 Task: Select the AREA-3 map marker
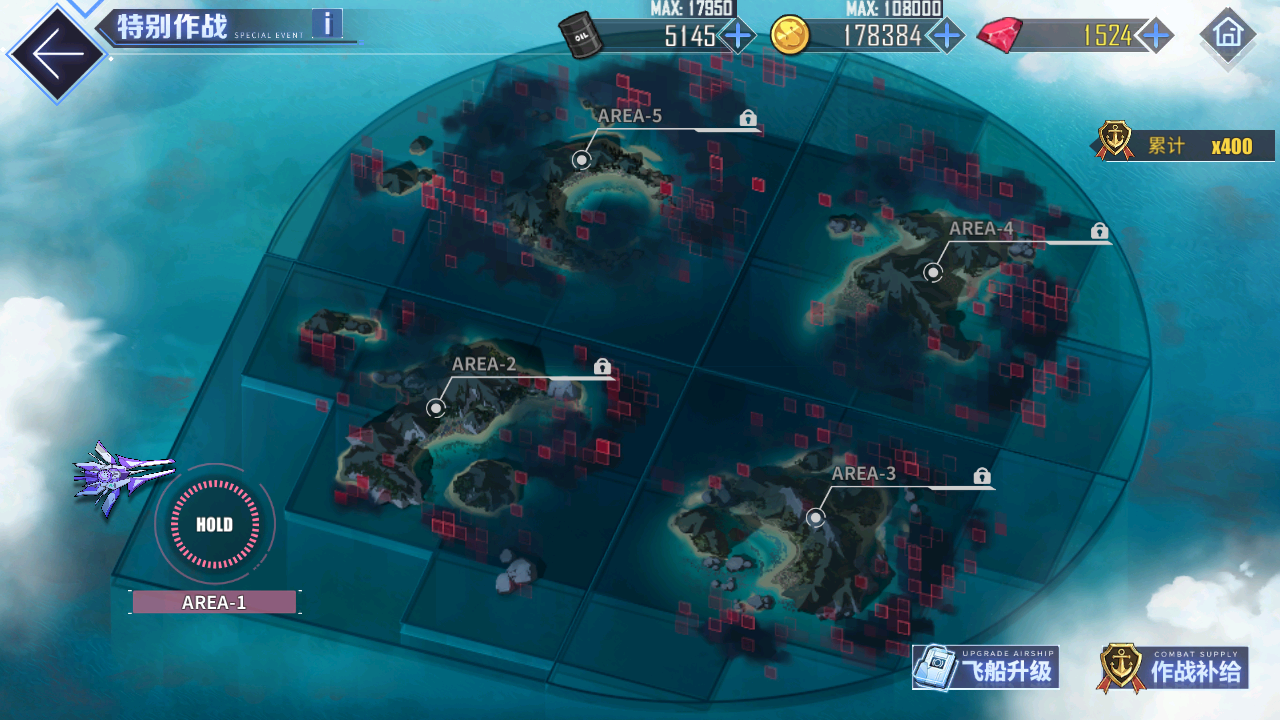(816, 517)
